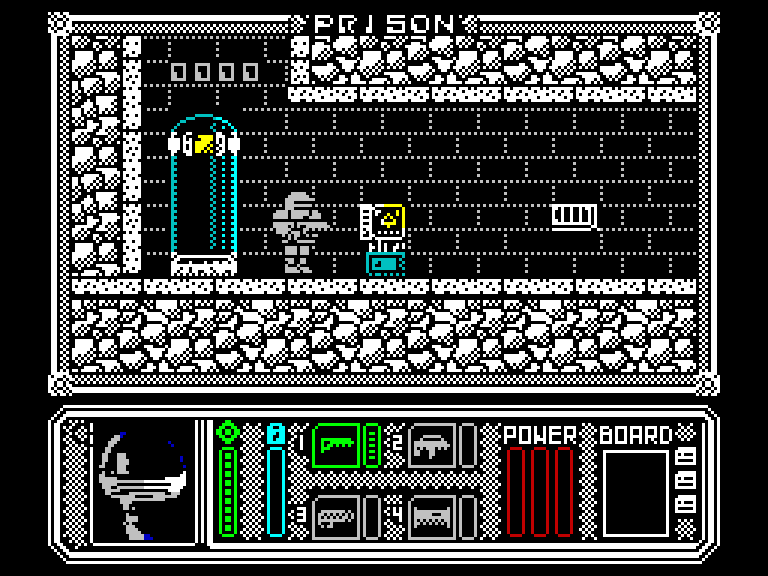Select weapon slot 1, the green pistol
Image resolution: width=768 pixels, height=576 pixels.
tap(336, 445)
